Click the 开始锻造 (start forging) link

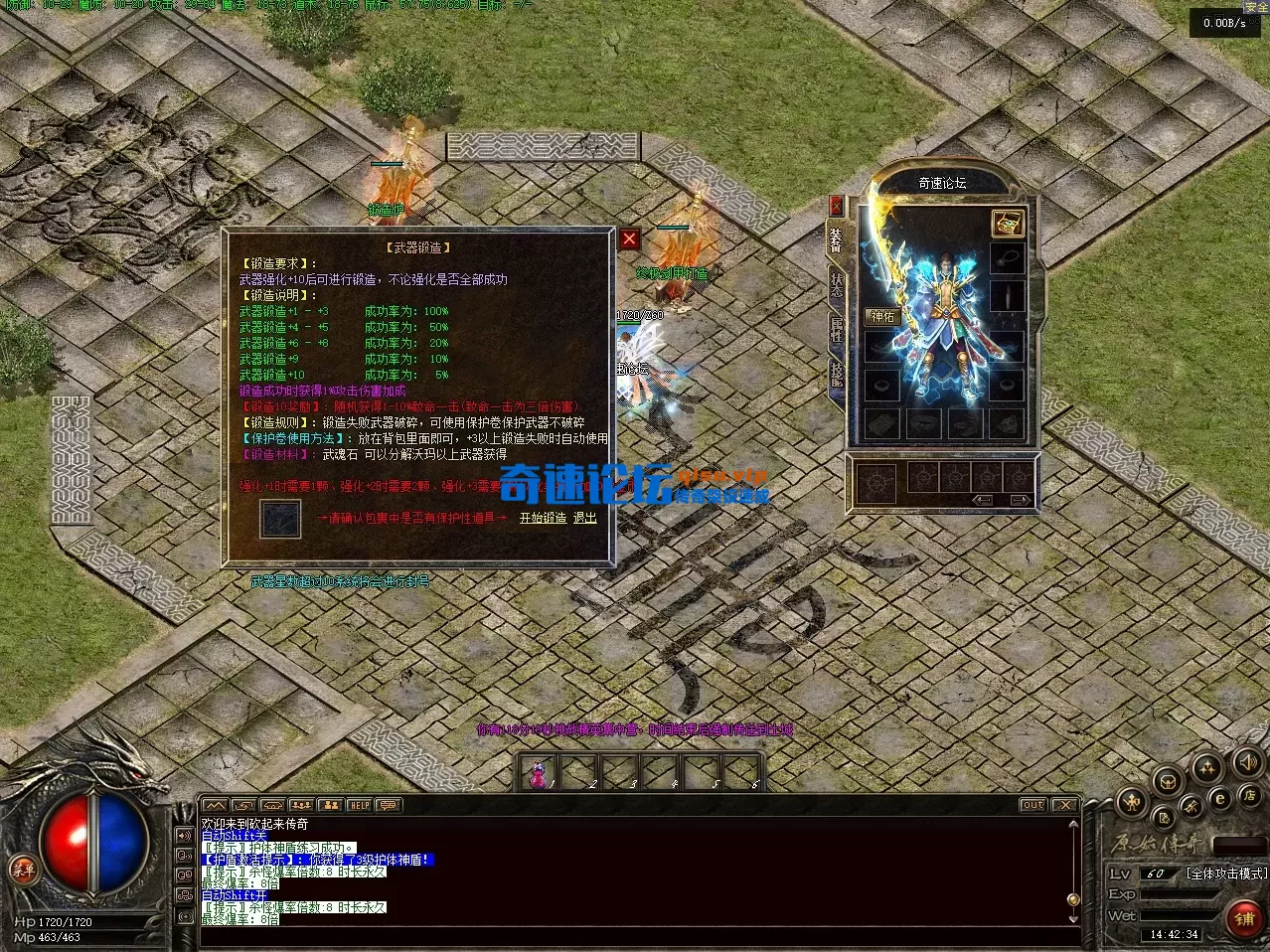tap(543, 518)
